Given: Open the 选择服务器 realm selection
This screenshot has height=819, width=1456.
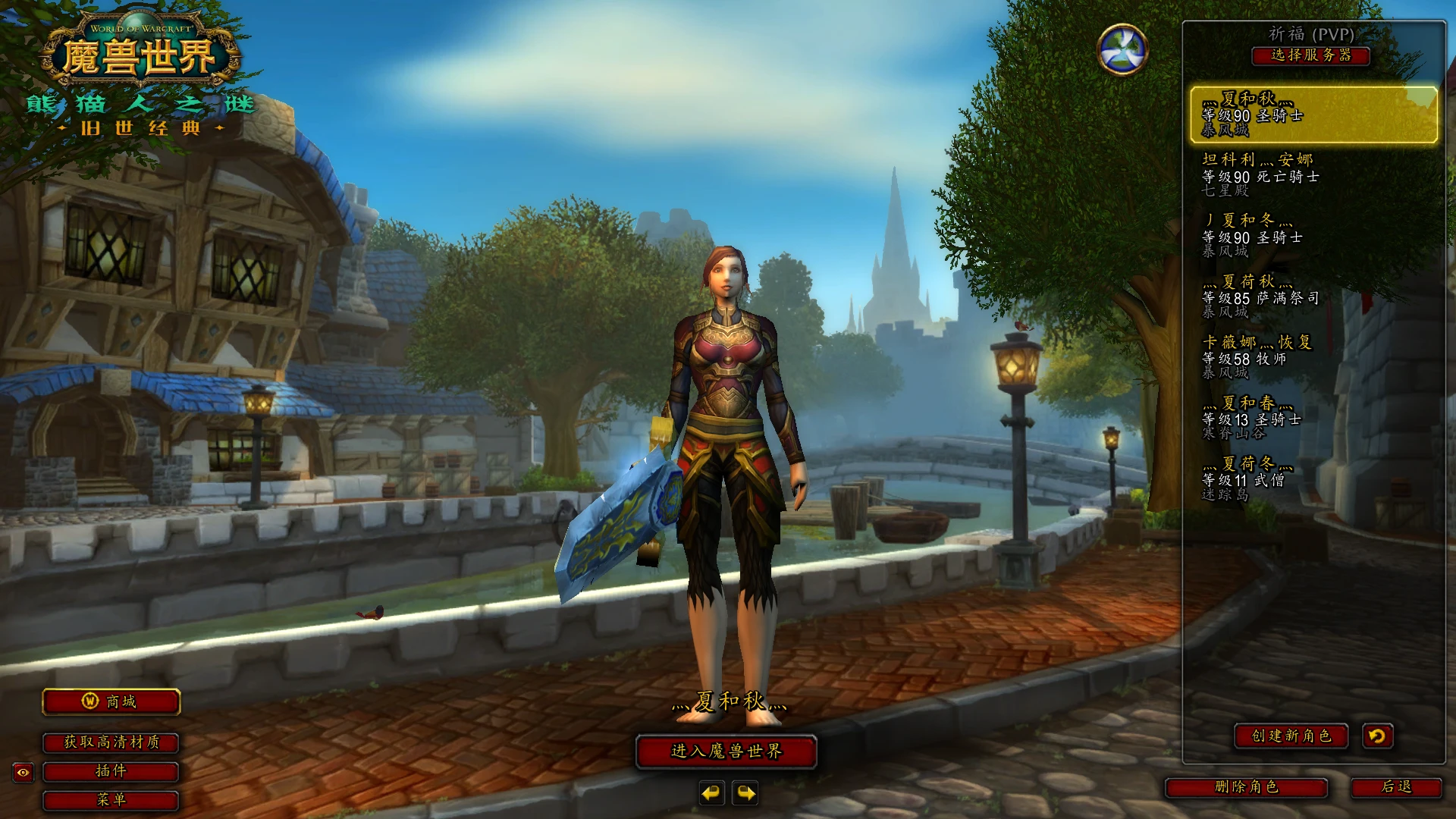Looking at the screenshot, I should 1310,55.
